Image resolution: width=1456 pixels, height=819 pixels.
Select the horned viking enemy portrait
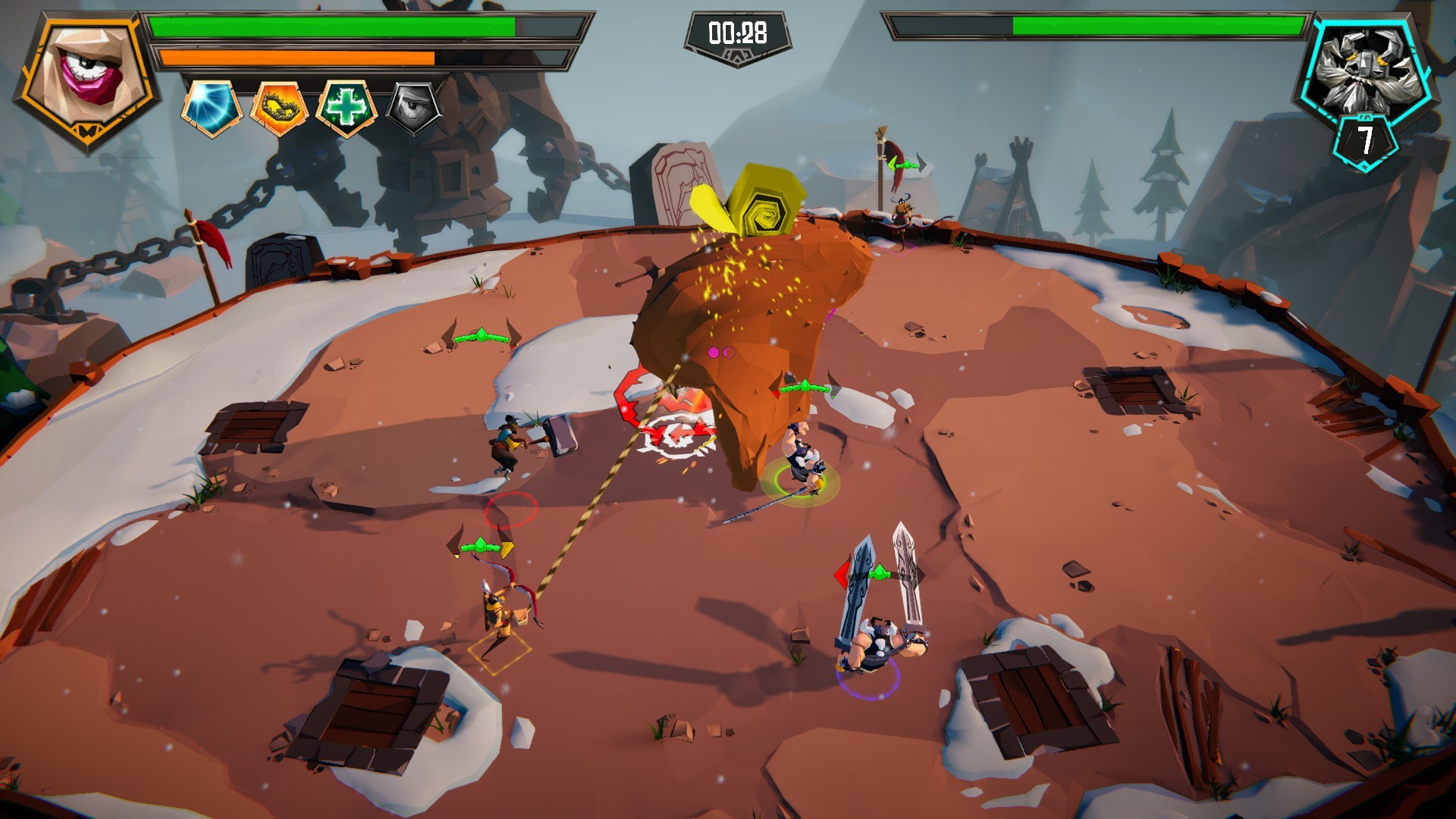pos(1365,71)
